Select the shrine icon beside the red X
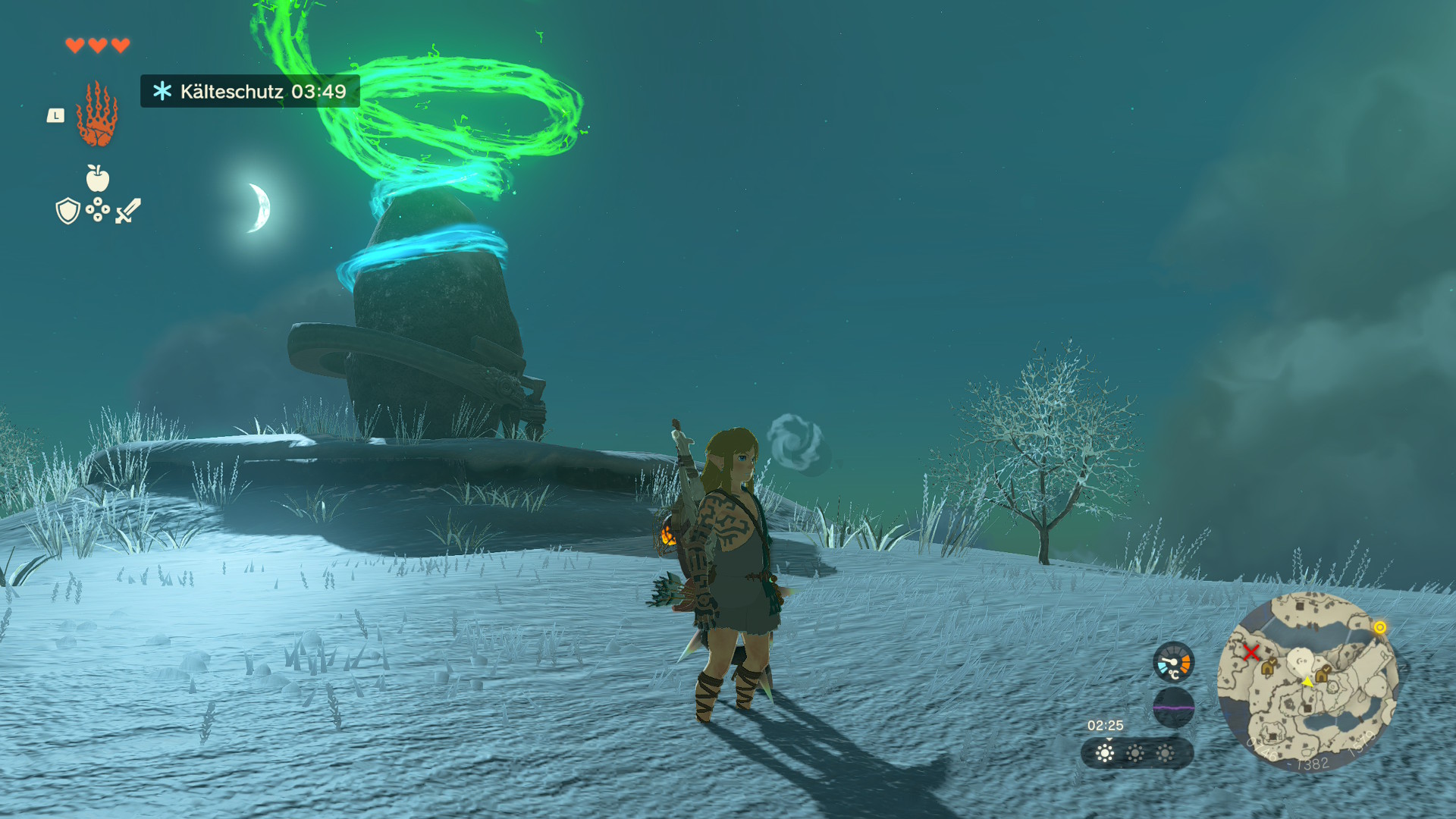The height and width of the screenshot is (819, 1456). pos(1268,667)
